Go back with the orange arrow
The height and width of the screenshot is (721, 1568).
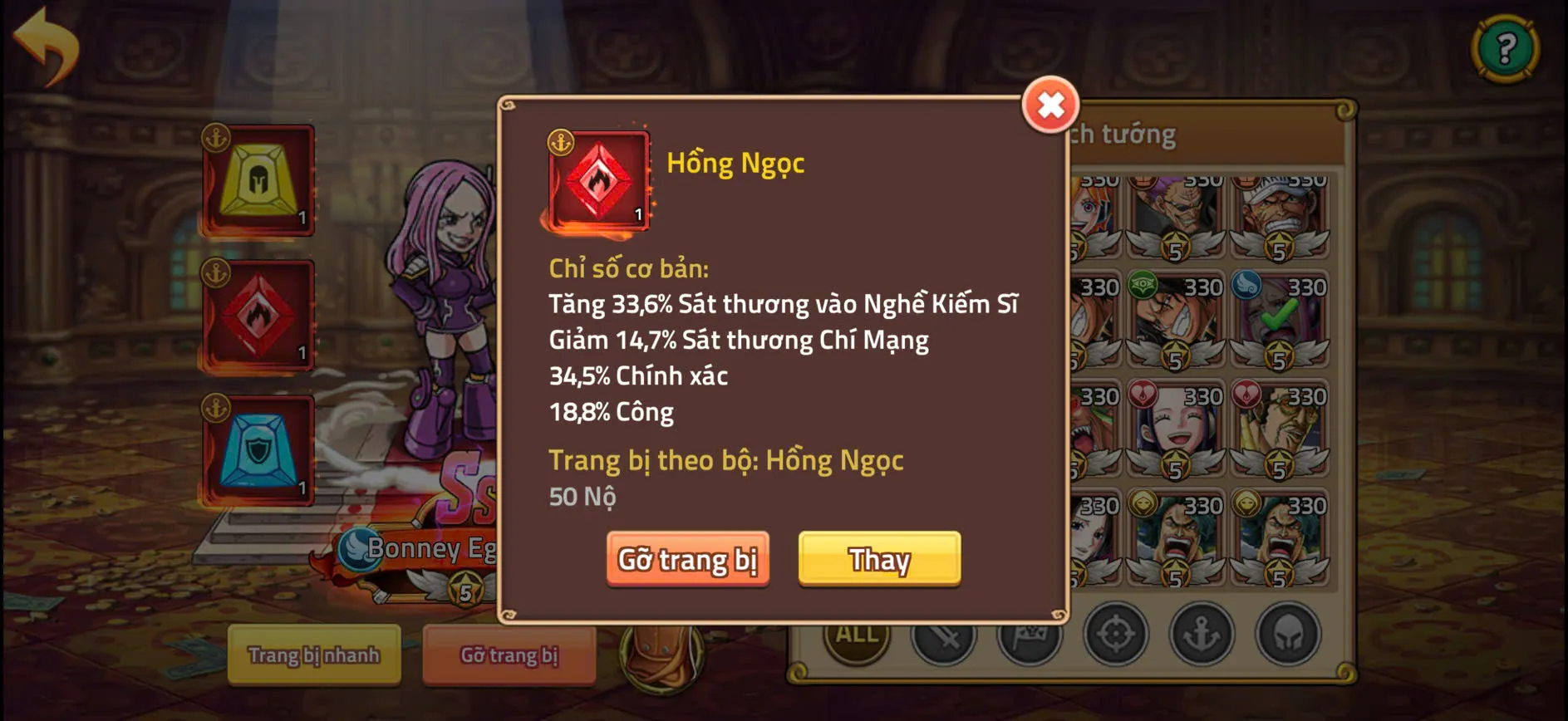pos(47,46)
